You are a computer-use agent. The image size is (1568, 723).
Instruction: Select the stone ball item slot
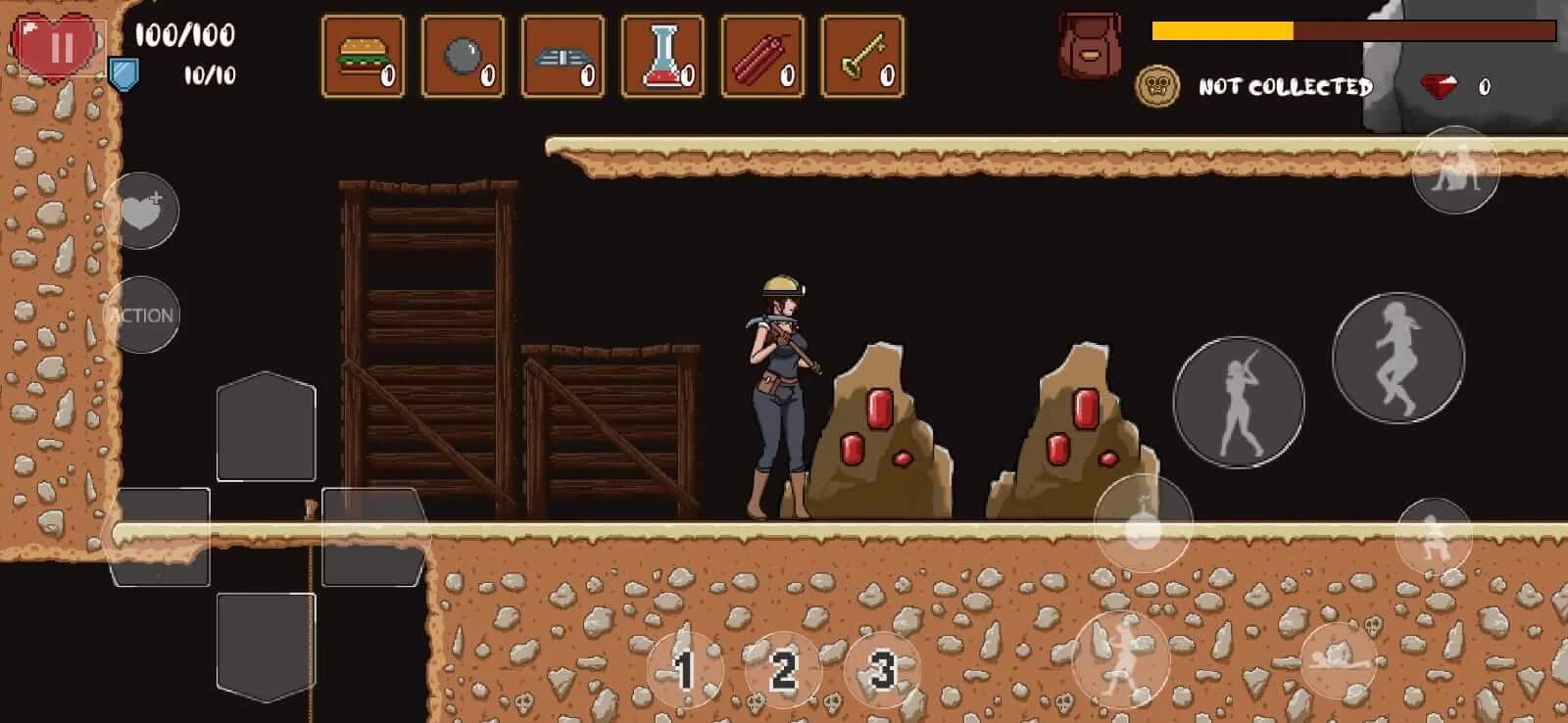pyautogui.click(x=463, y=57)
